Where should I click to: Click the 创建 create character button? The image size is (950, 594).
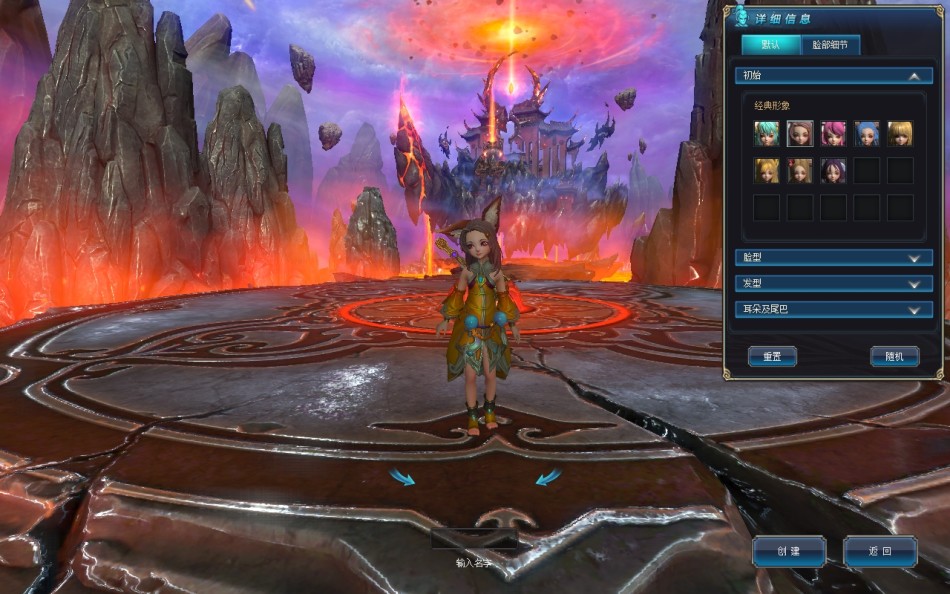tap(789, 551)
